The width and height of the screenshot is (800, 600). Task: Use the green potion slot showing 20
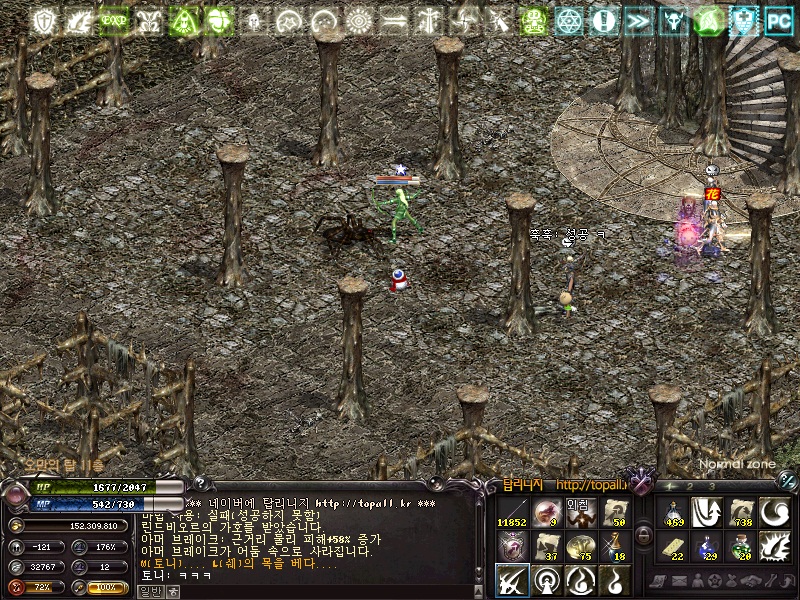741,547
